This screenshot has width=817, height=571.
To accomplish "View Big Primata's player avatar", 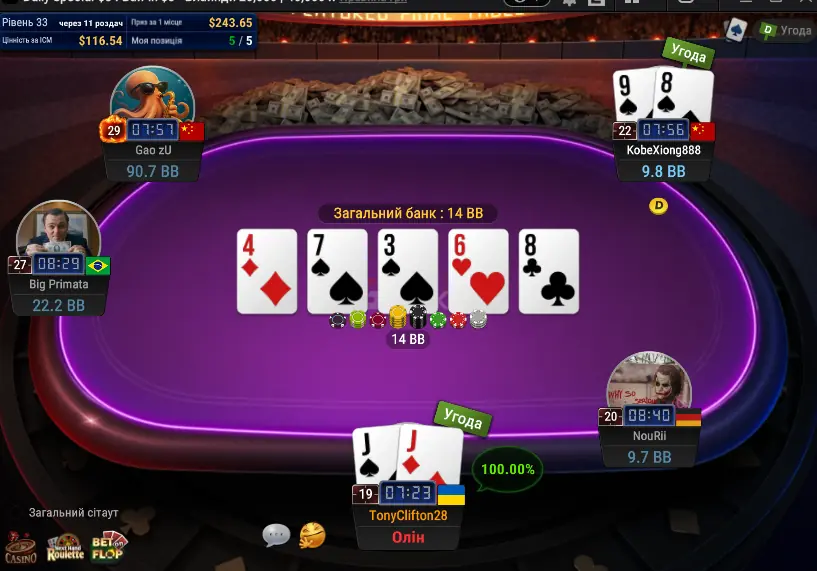I will [57, 237].
